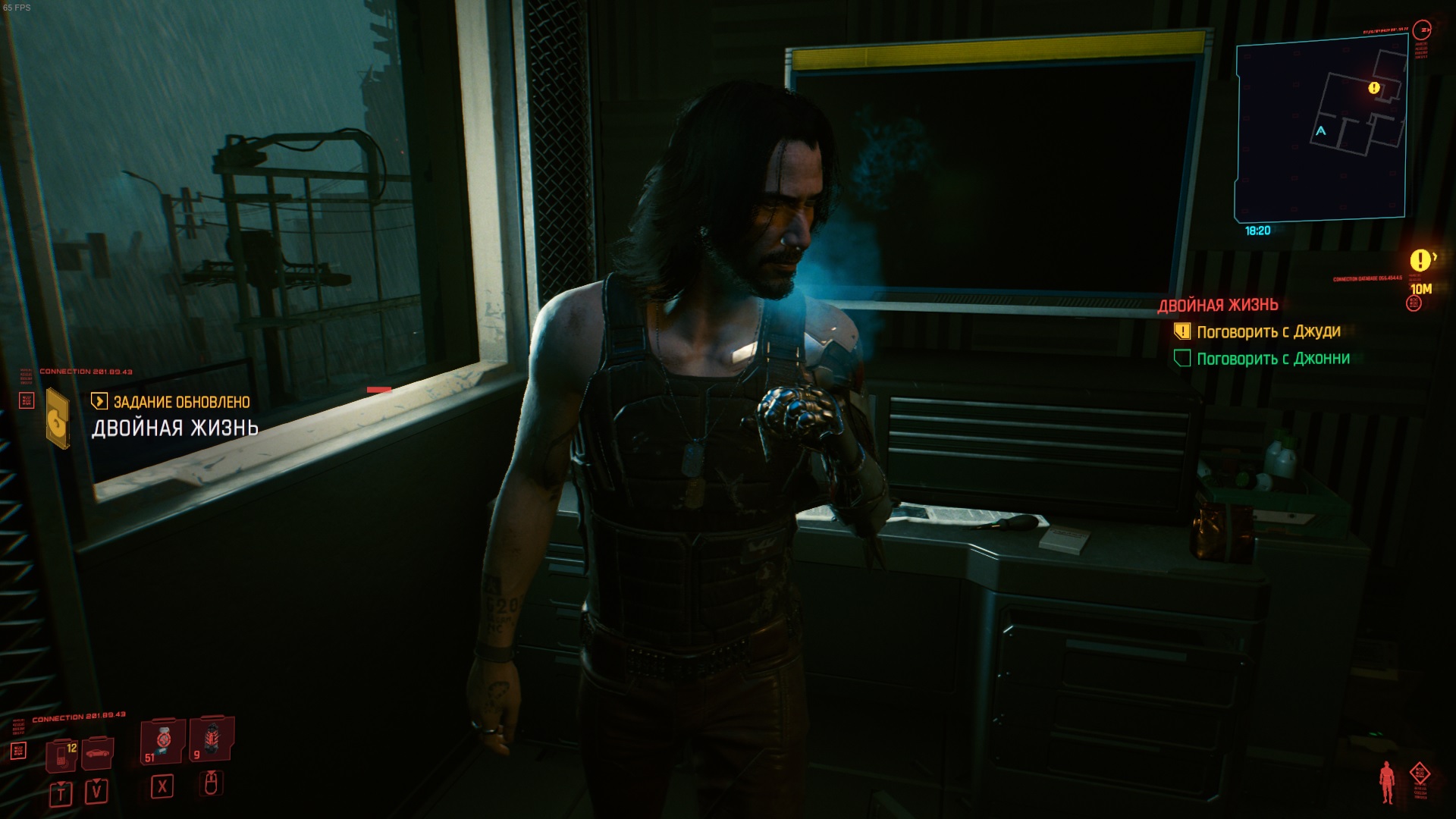This screenshot has height=819, width=1456.
Task: Open the tracked quest "Двойная жизнь" title
Action: click(x=1217, y=305)
